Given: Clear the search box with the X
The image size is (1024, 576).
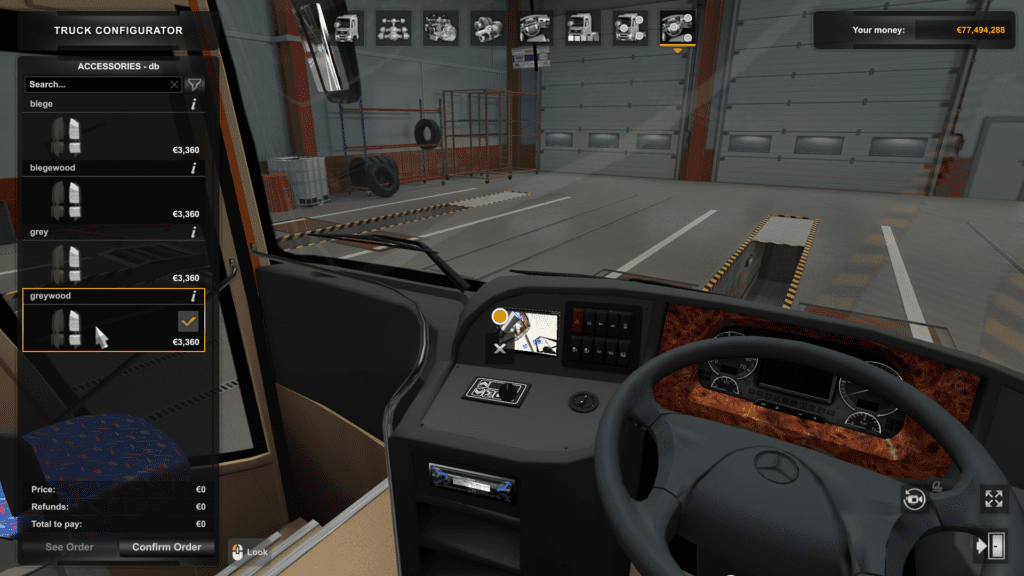Looking at the screenshot, I should coord(175,85).
